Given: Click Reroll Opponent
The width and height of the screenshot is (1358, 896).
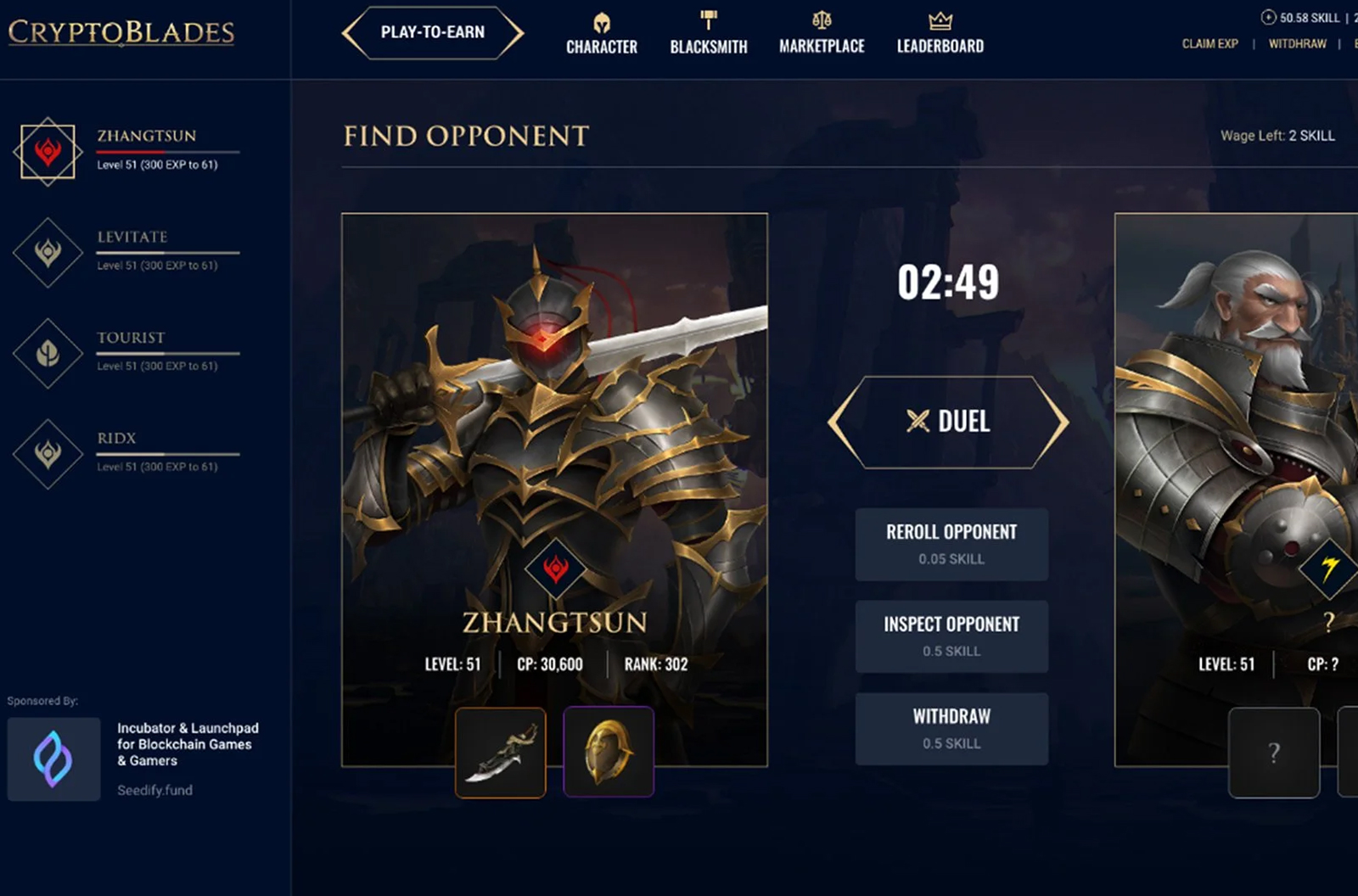Looking at the screenshot, I should point(951,543).
